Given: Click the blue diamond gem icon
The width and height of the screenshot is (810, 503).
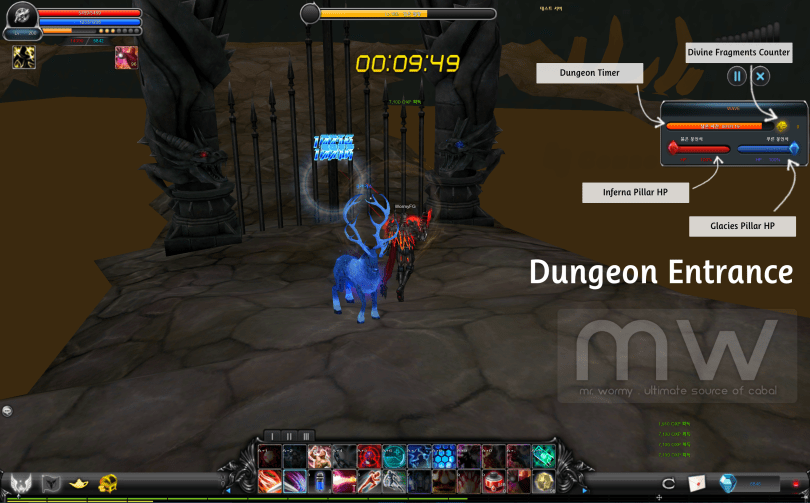Looking at the screenshot, I should point(728,484).
